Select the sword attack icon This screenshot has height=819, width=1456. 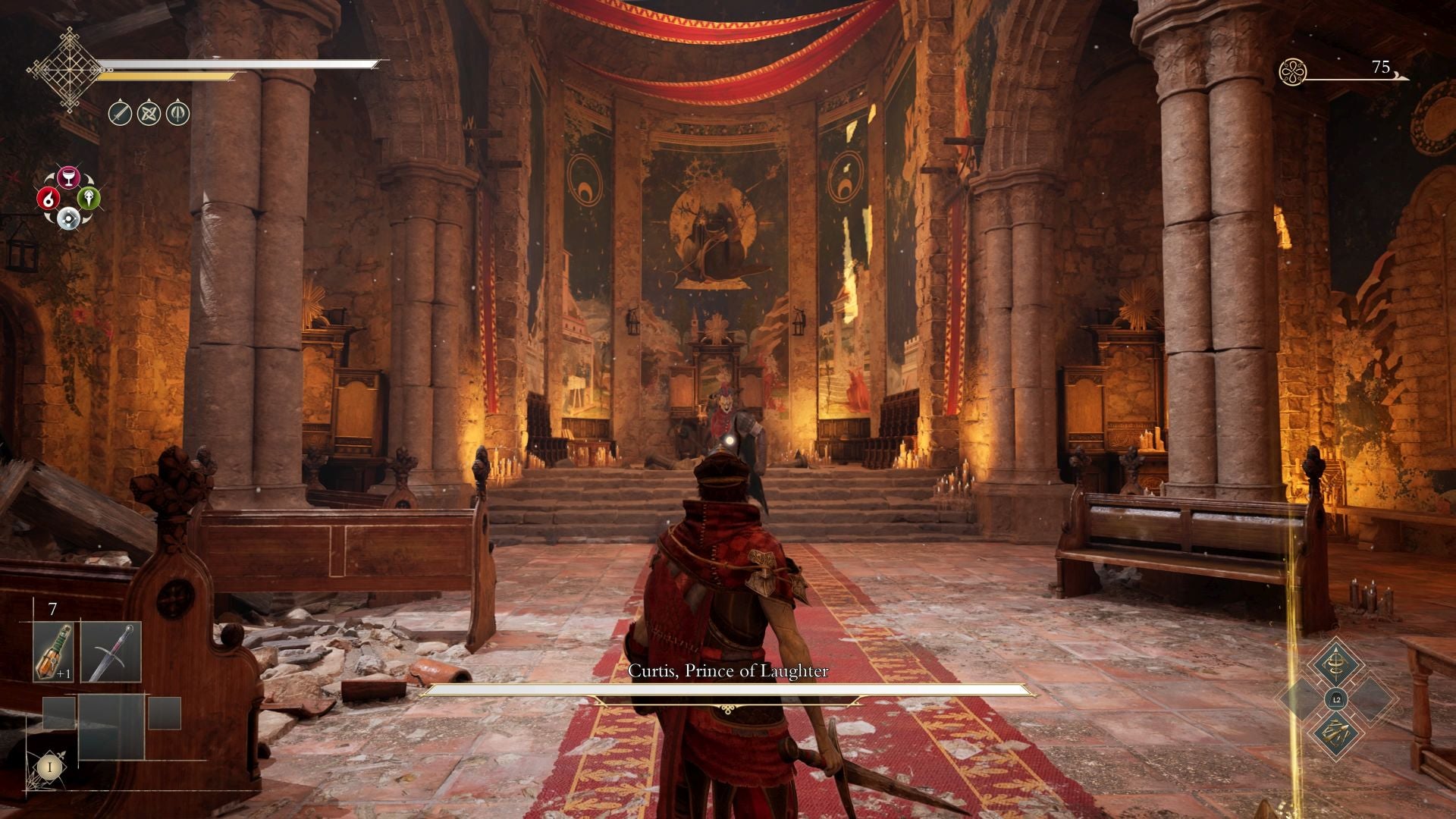pyautogui.click(x=121, y=114)
